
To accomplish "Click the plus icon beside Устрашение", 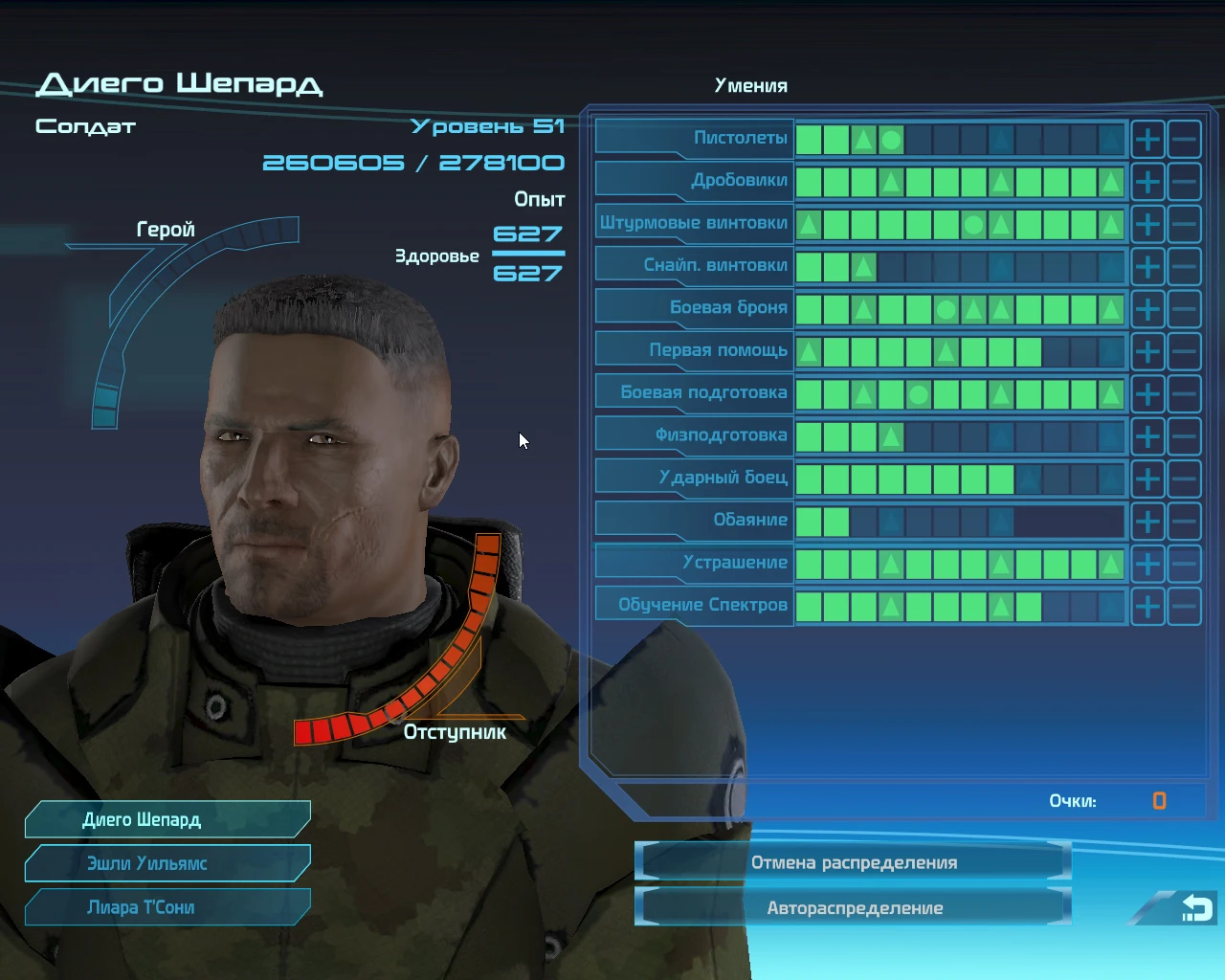I will tap(1147, 564).
